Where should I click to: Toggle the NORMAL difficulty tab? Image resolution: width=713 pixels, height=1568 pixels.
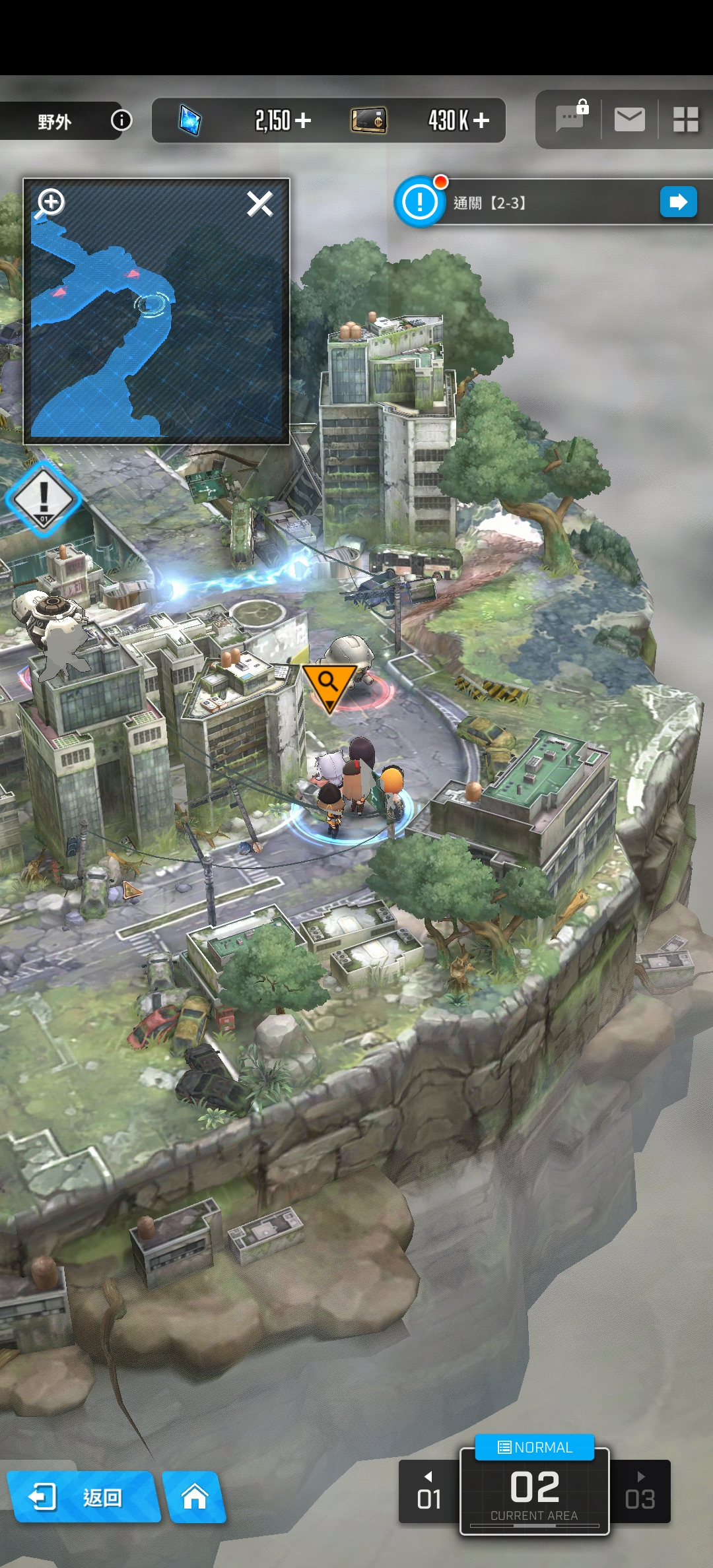pos(535,1447)
